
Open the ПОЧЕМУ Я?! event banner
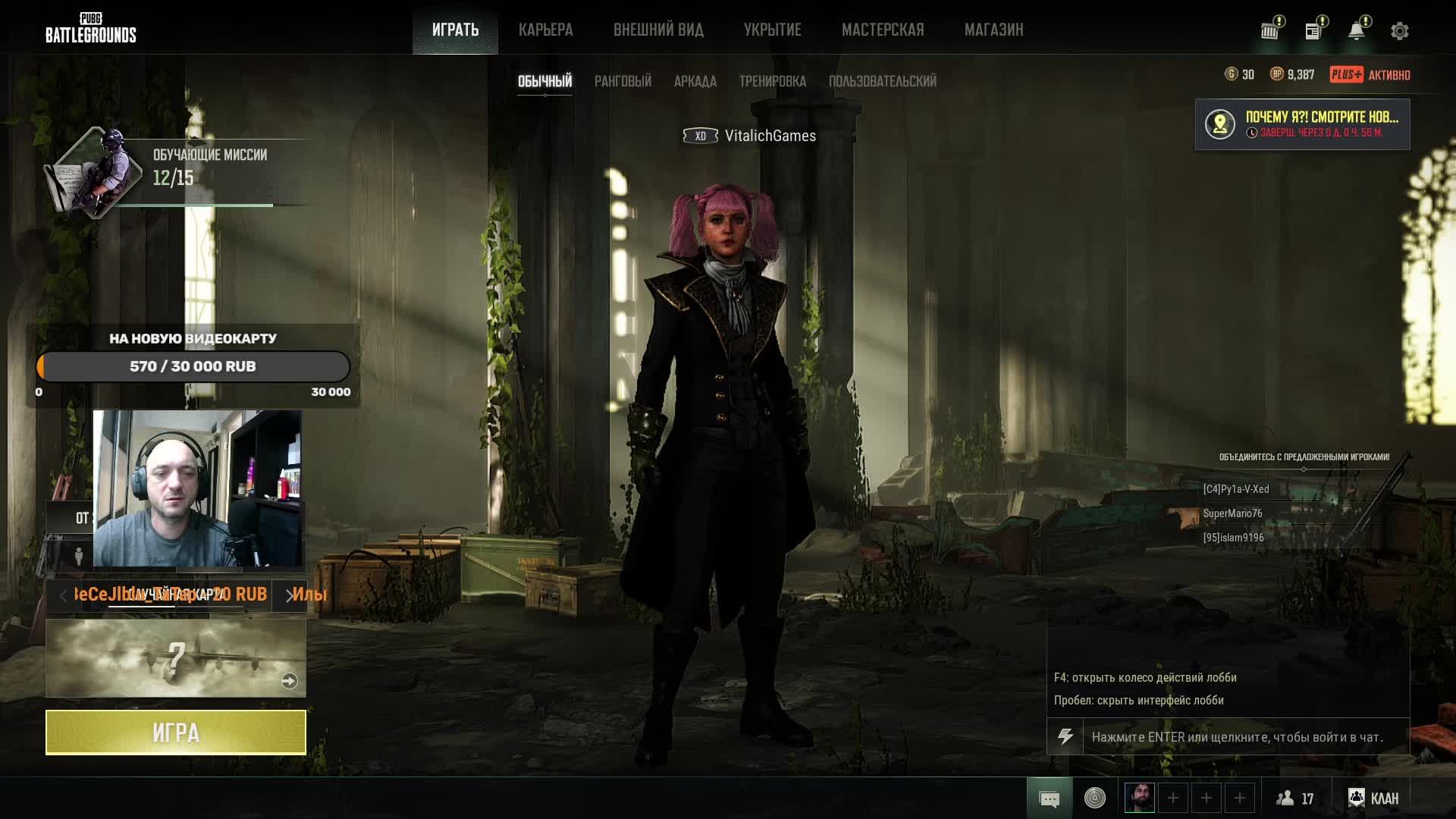click(x=1302, y=124)
